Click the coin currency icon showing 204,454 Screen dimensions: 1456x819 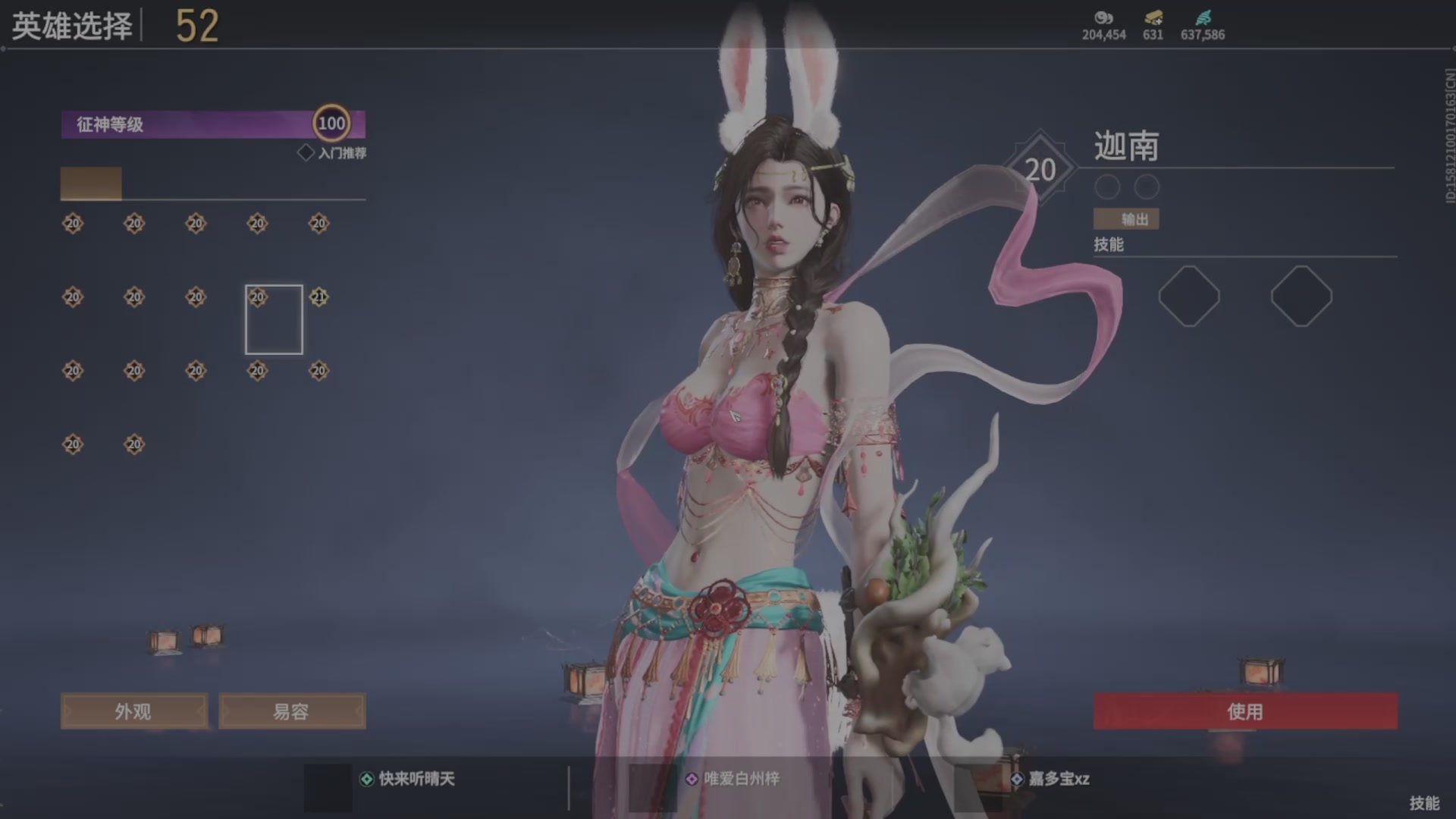1103,17
